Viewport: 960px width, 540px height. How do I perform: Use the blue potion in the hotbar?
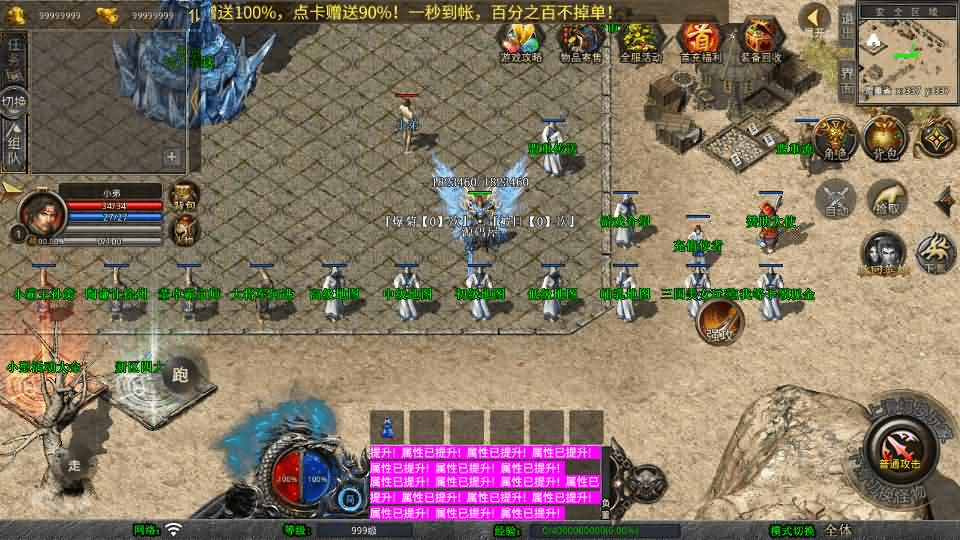click(387, 426)
